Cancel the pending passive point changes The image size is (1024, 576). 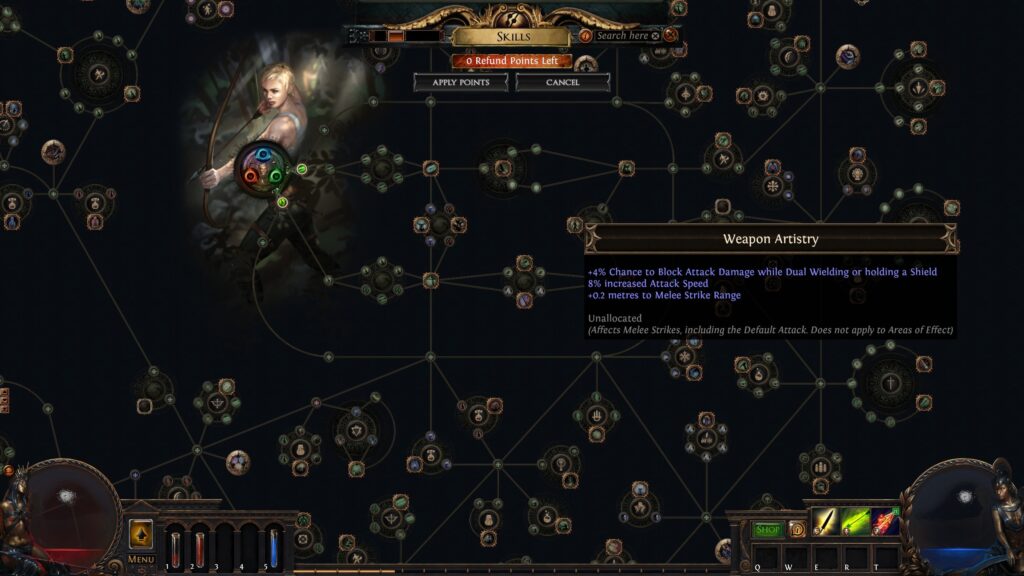pyautogui.click(x=563, y=82)
